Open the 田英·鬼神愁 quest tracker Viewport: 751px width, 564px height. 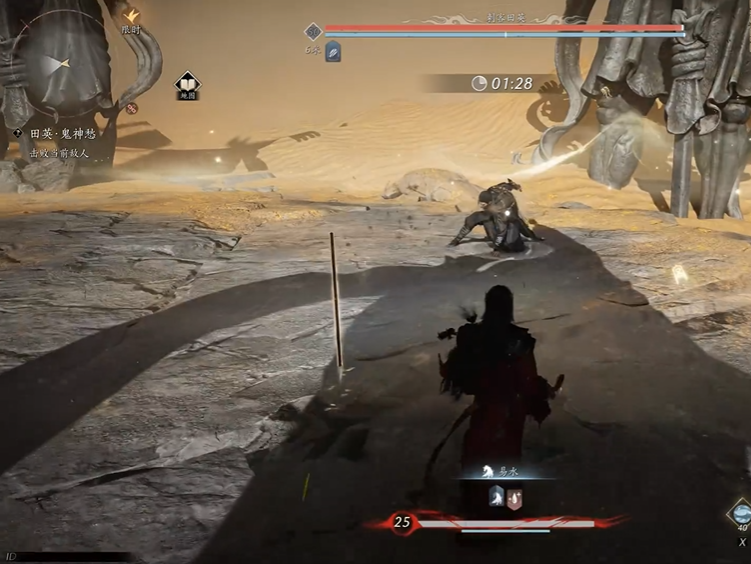pyautogui.click(x=62, y=133)
